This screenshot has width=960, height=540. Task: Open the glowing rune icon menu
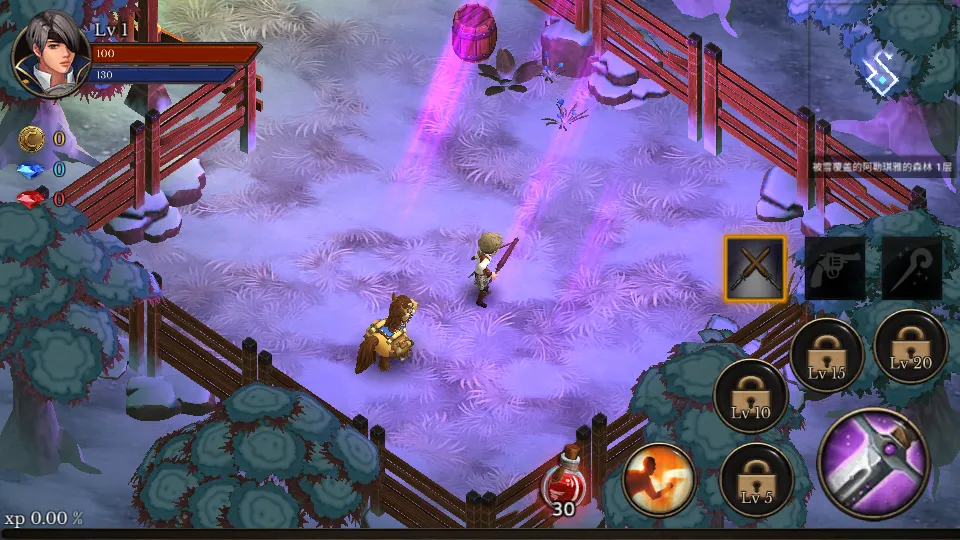[883, 71]
